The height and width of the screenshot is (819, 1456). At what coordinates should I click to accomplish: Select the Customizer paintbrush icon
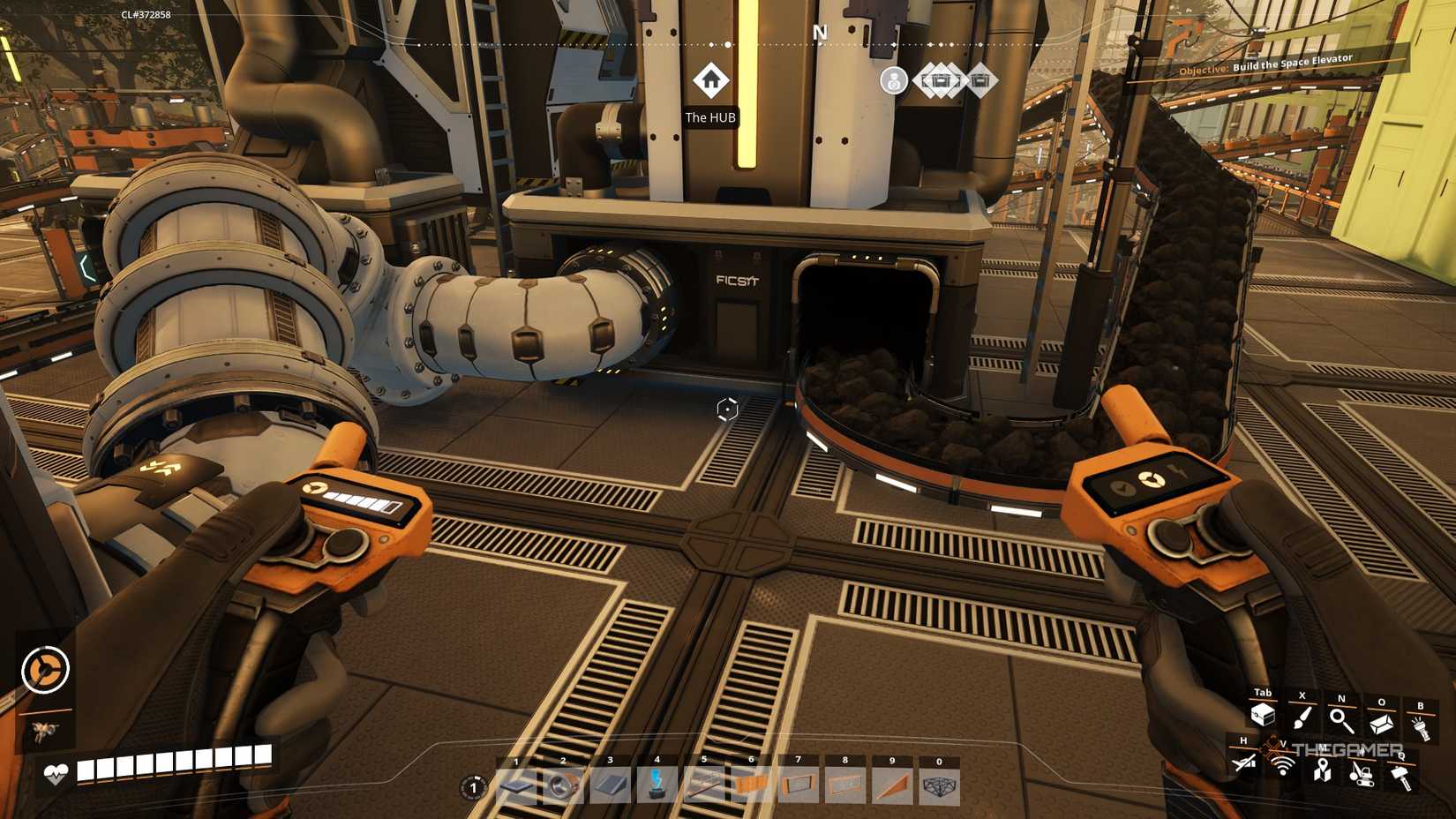pos(1302,718)
